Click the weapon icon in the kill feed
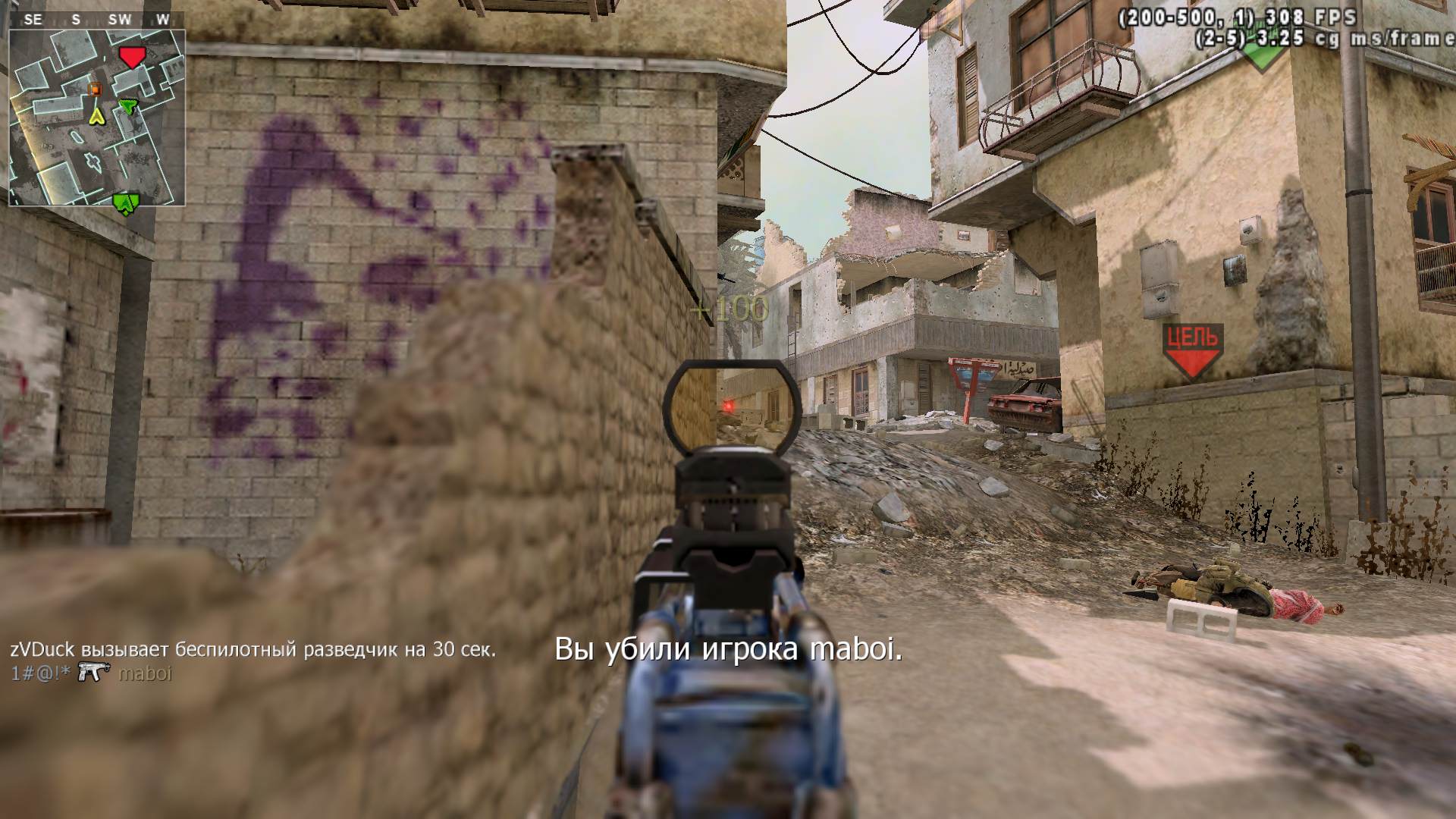Viewport: 1456px width, 819px height. point(95,673)
